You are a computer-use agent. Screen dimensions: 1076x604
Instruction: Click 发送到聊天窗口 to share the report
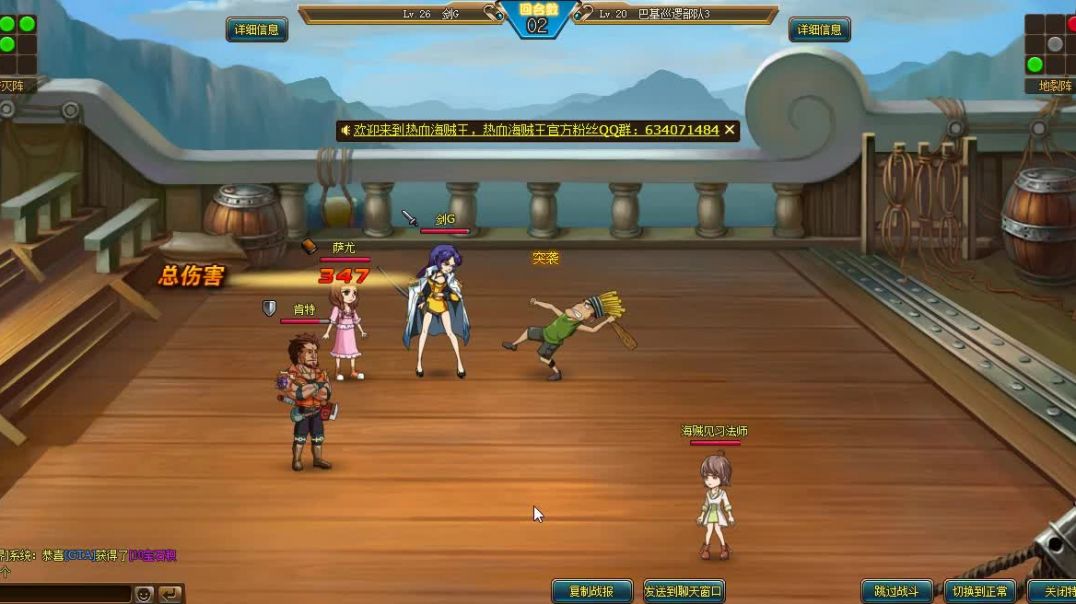point(683,591)
